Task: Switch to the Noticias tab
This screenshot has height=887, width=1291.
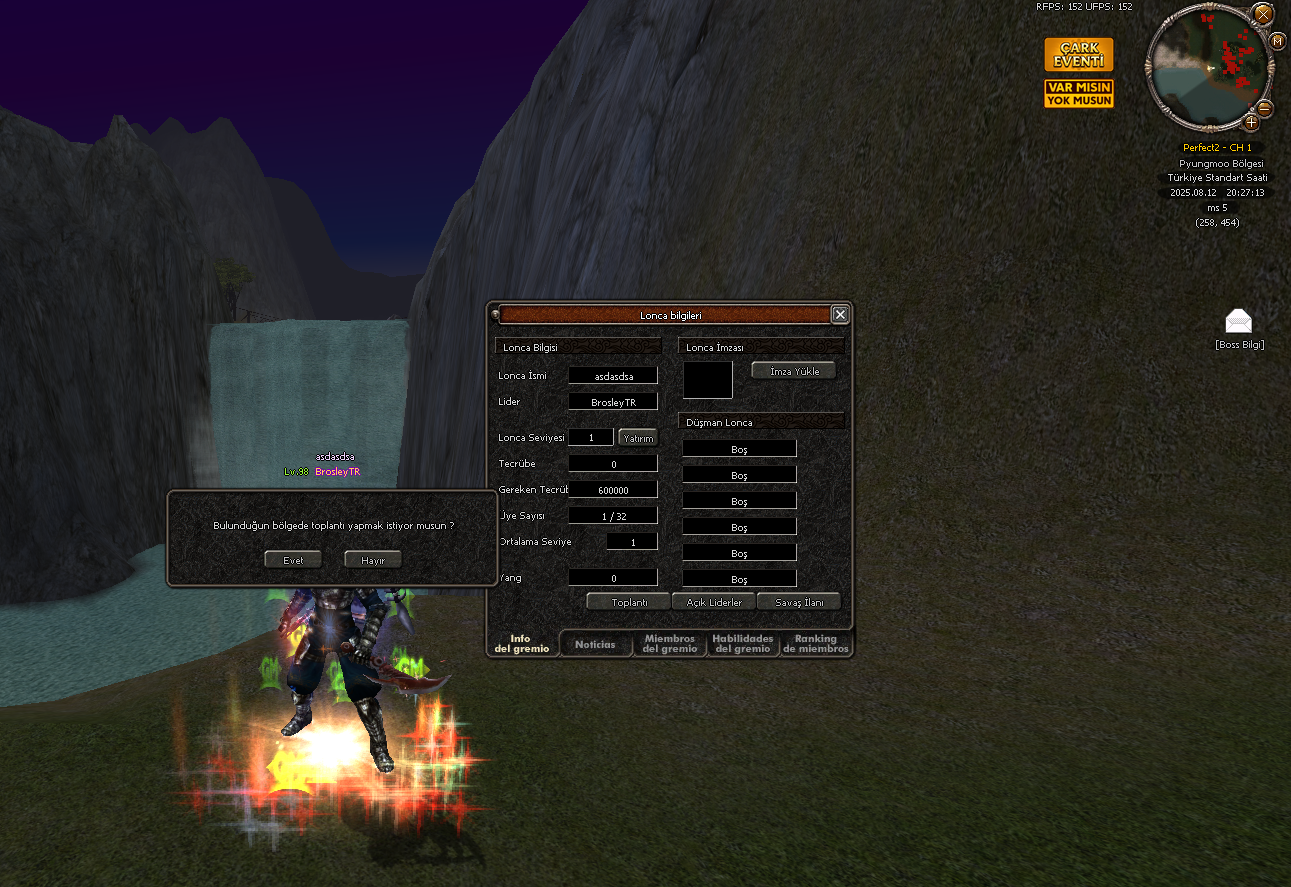Action: click(596, 645)
